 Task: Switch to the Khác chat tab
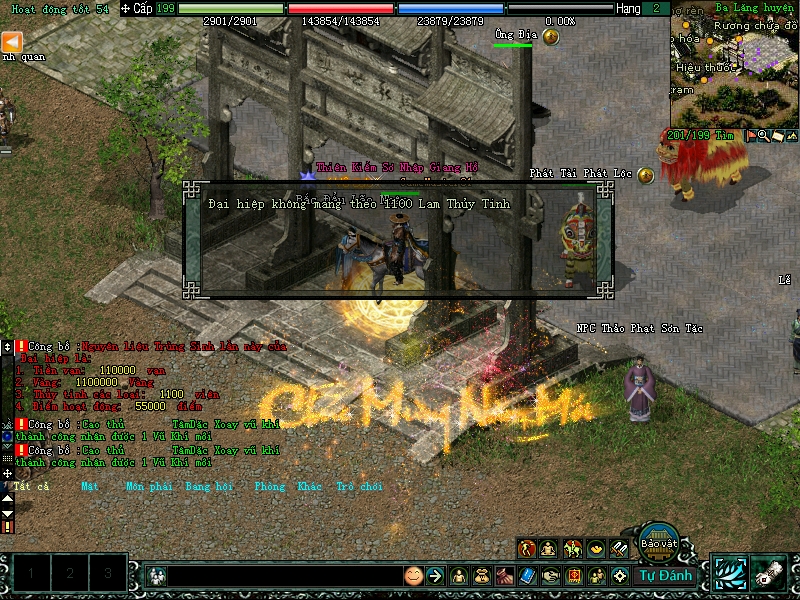[309, 487]
